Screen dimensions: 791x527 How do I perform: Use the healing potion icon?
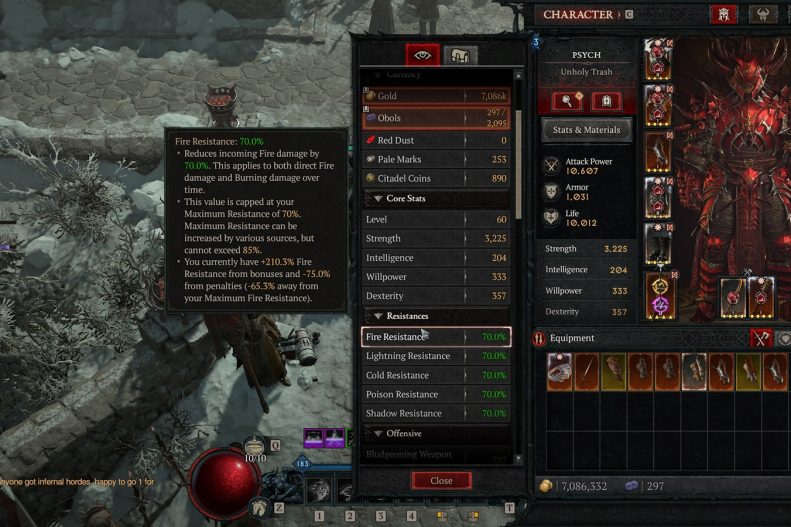pos(257,448)
